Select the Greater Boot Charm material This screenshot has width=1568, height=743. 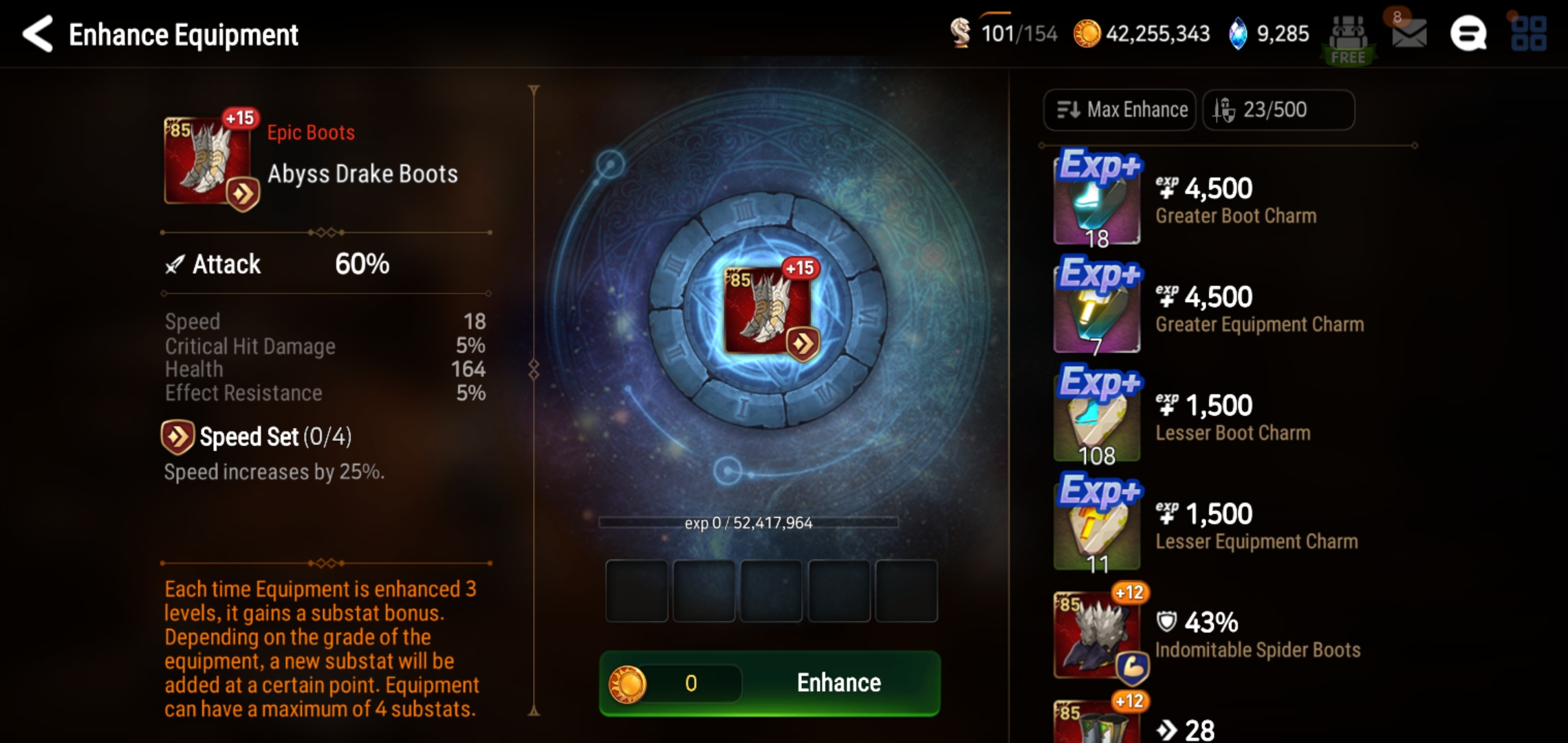click(1096, 200)
